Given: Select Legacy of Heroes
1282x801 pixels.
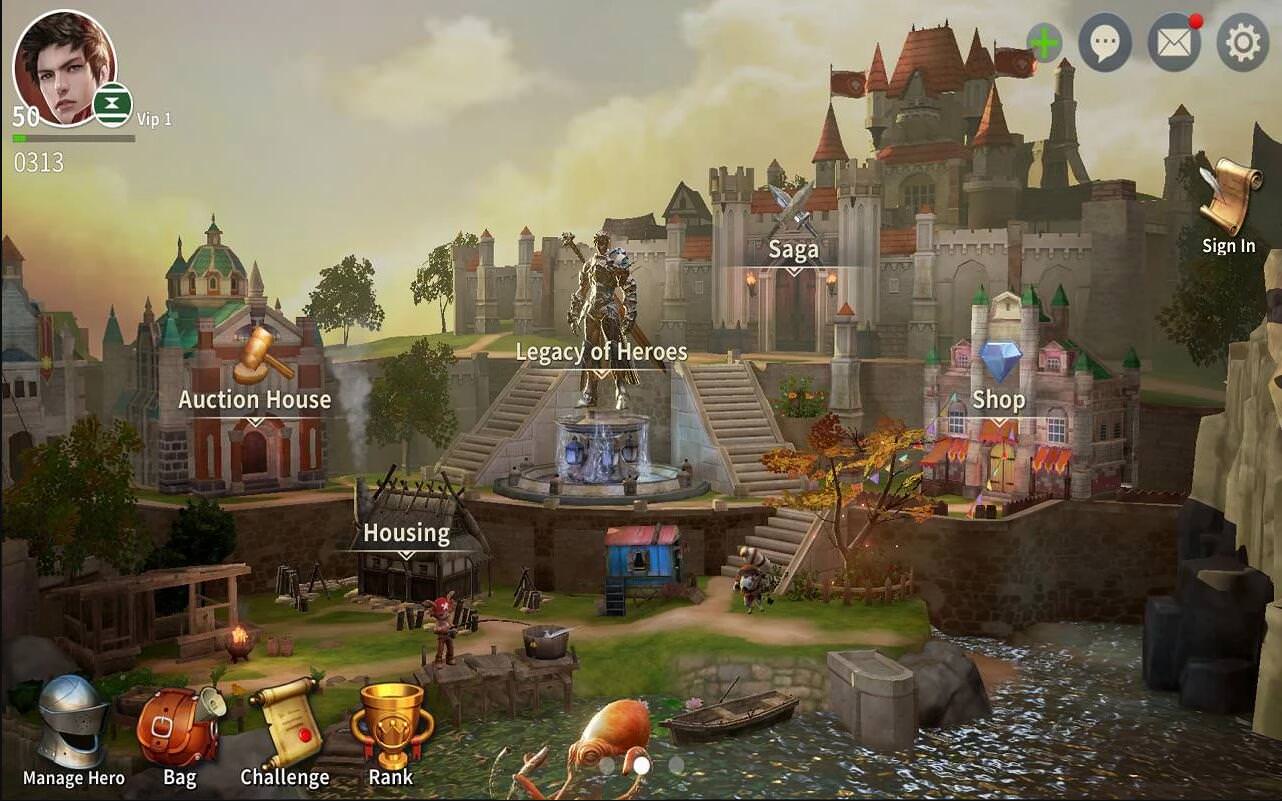Looking at the screenshot, I should [601, 352].
